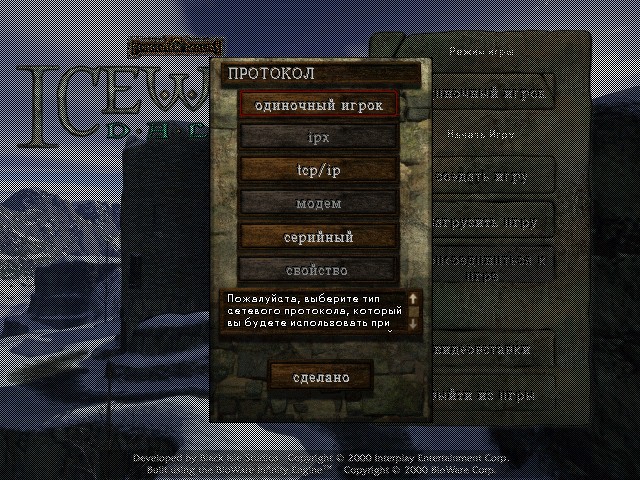Choose the ipx protocol
Screen dimensions: 640x480
coord(319,137)
